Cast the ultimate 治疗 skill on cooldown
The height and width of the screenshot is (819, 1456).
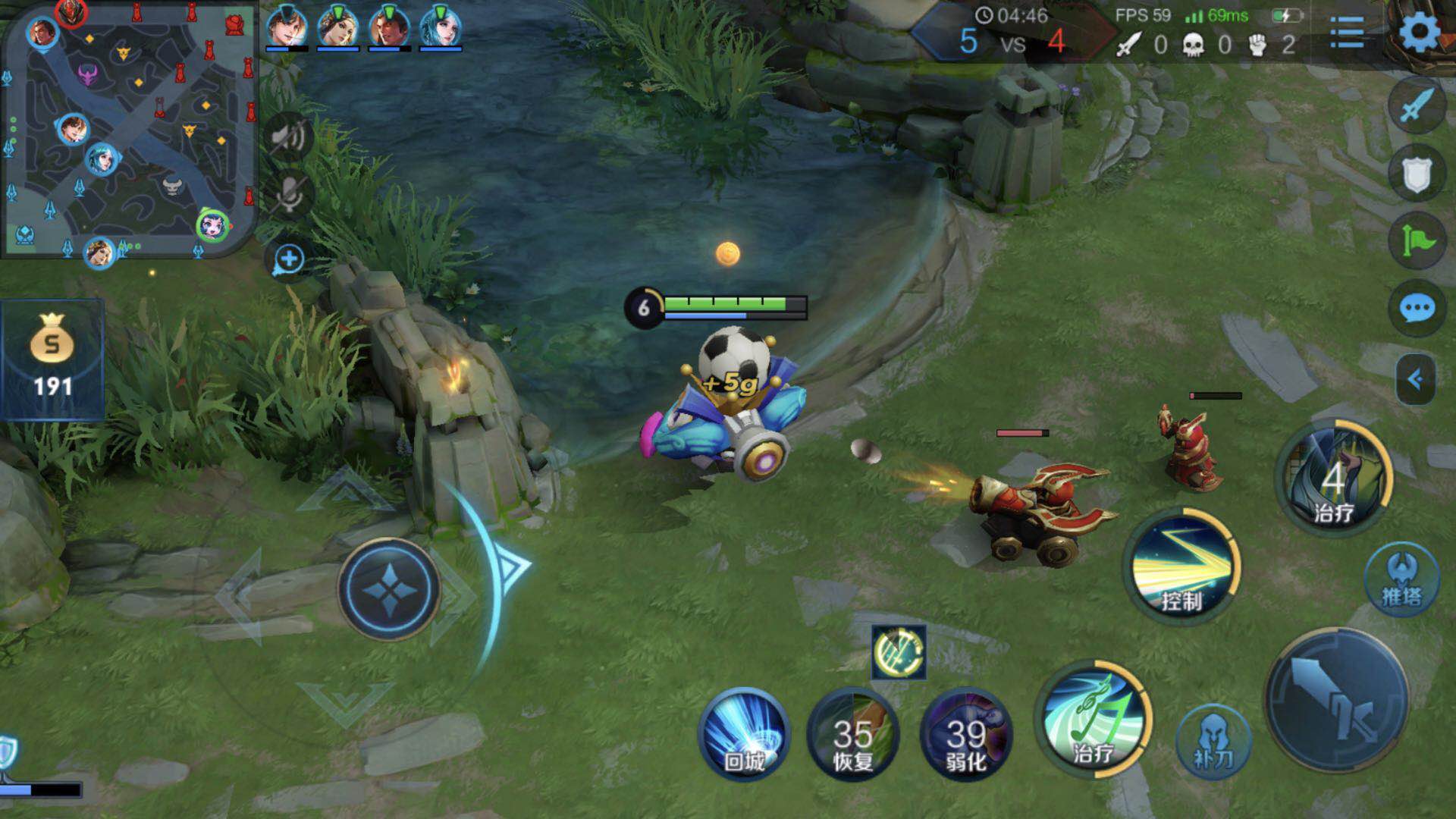[x=1334, y=478]
